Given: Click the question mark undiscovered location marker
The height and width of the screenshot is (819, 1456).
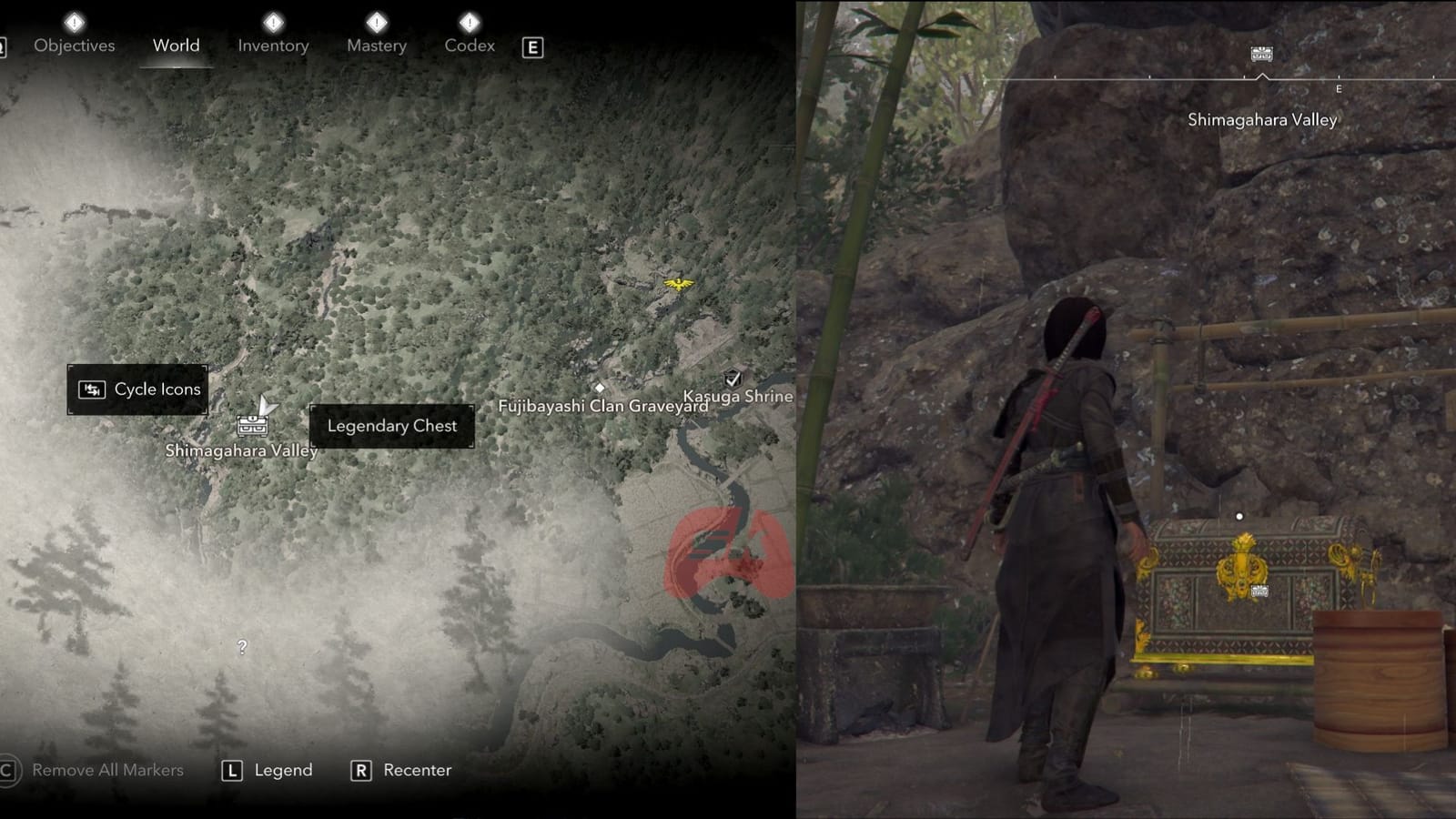Looking at the screenshot, I should pos(240,646).
